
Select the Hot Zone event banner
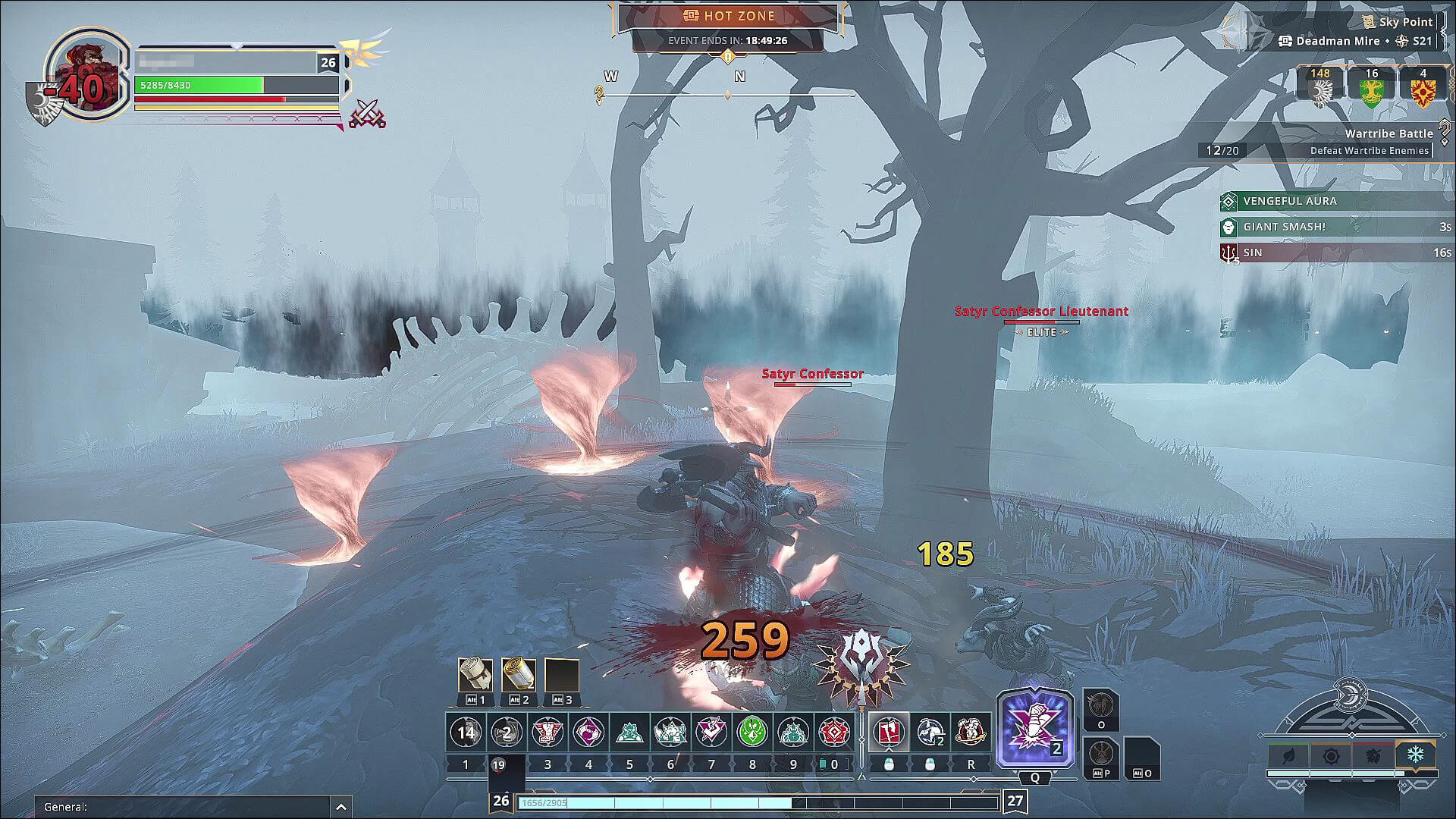tap(728, 16)
